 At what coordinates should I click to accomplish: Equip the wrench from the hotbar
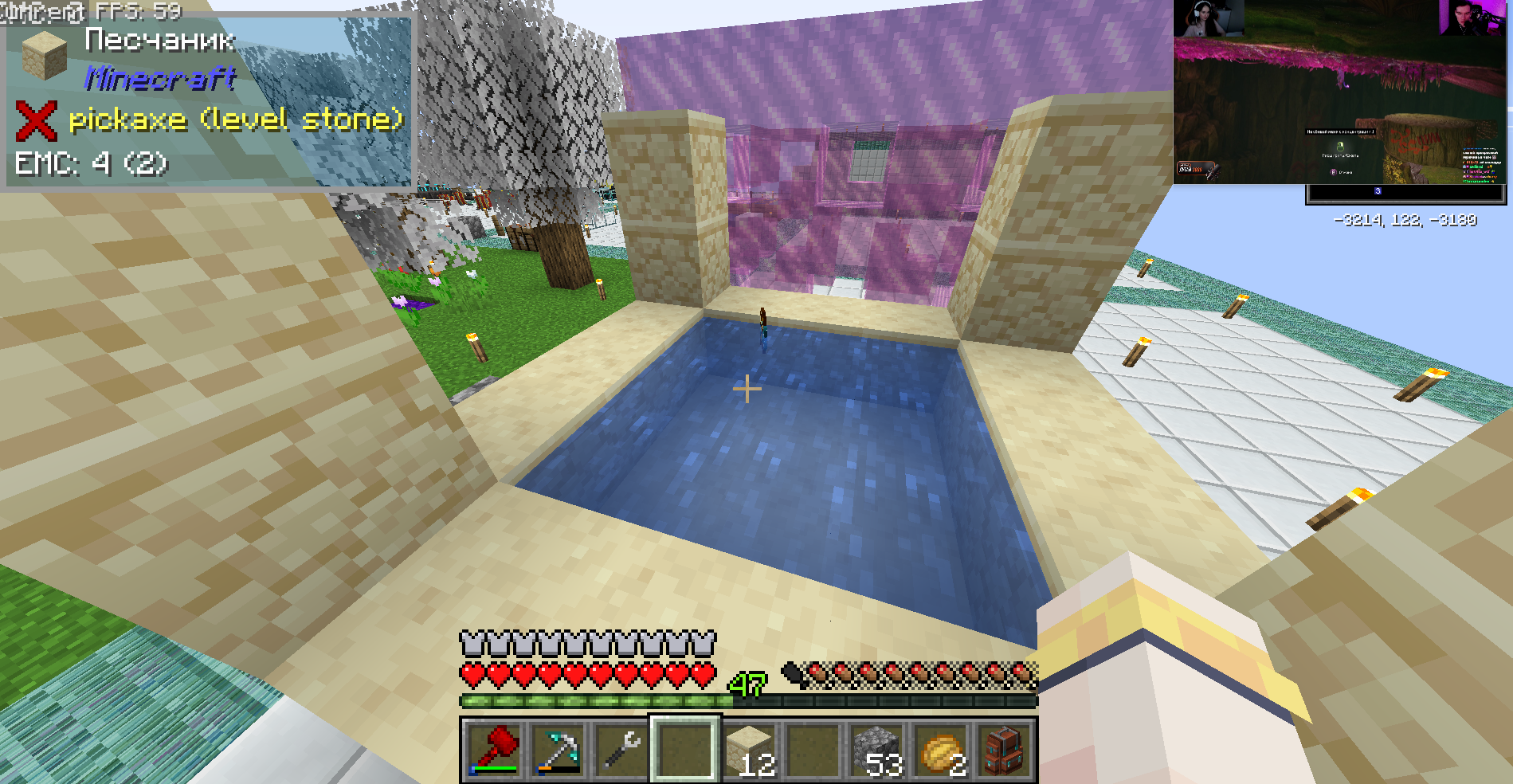pyautogui.click(x=621, y=751)
